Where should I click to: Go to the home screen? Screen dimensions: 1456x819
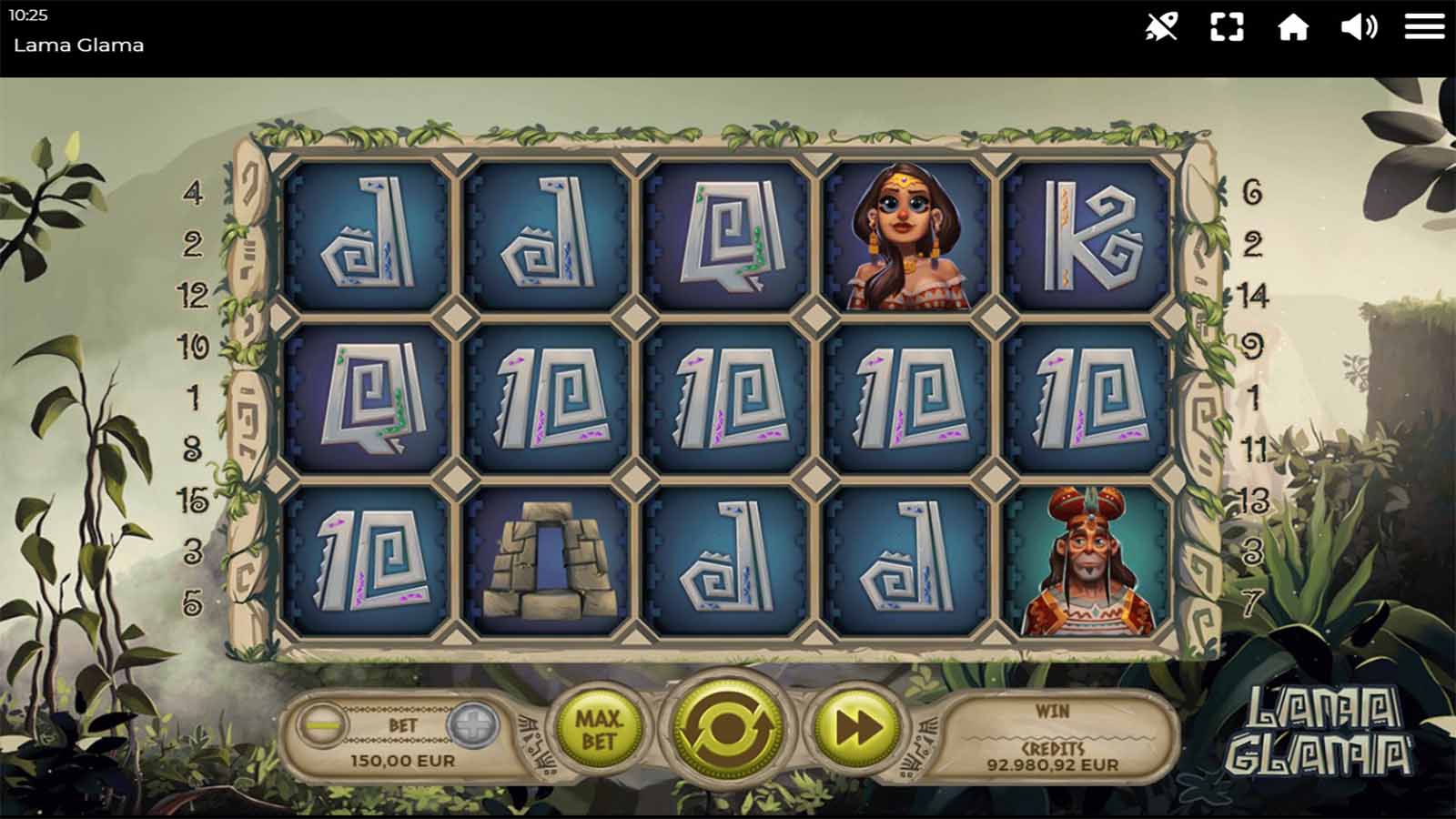click(1292, 27)
